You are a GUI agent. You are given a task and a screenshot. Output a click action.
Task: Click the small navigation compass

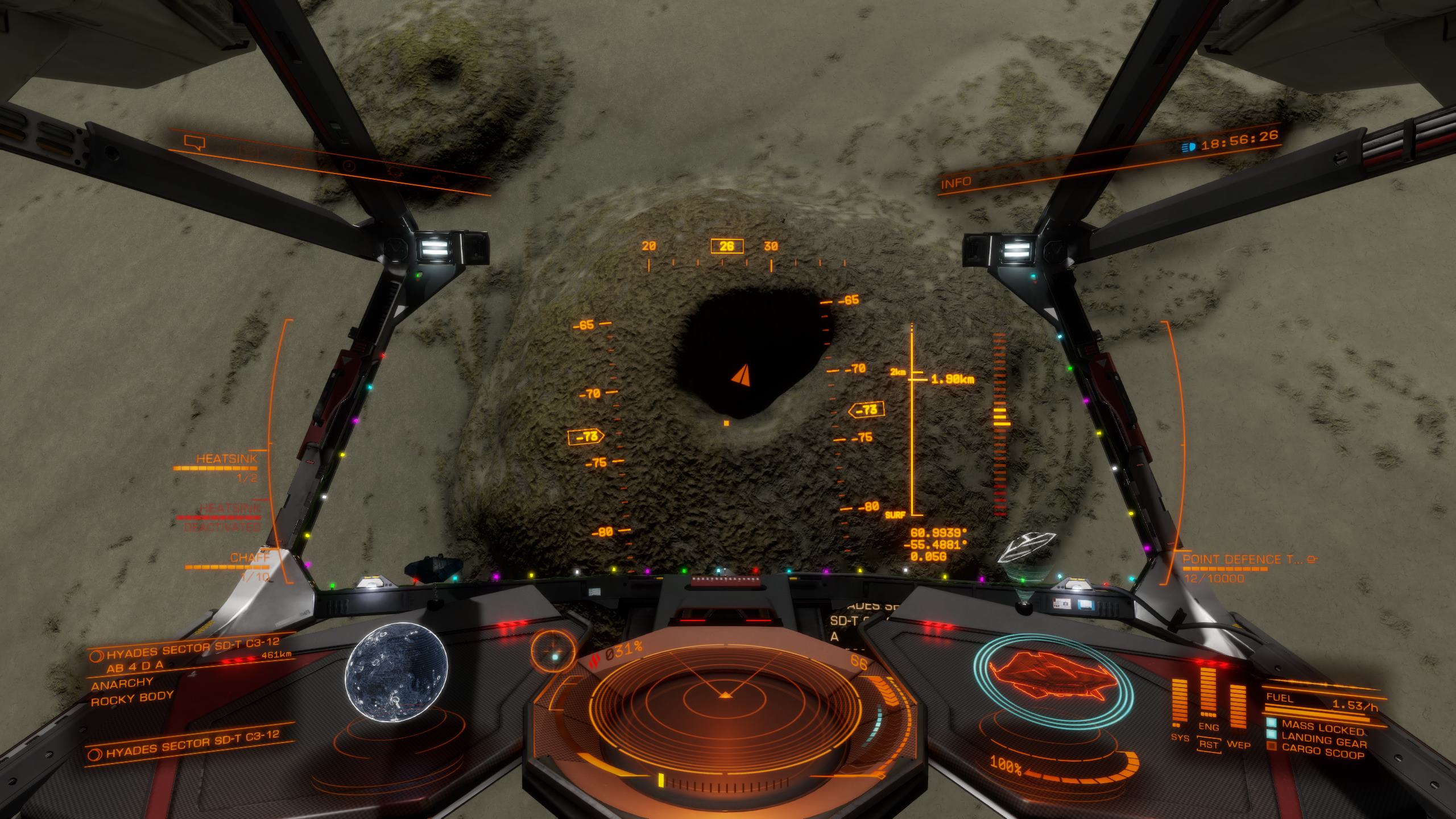(553, 650)
